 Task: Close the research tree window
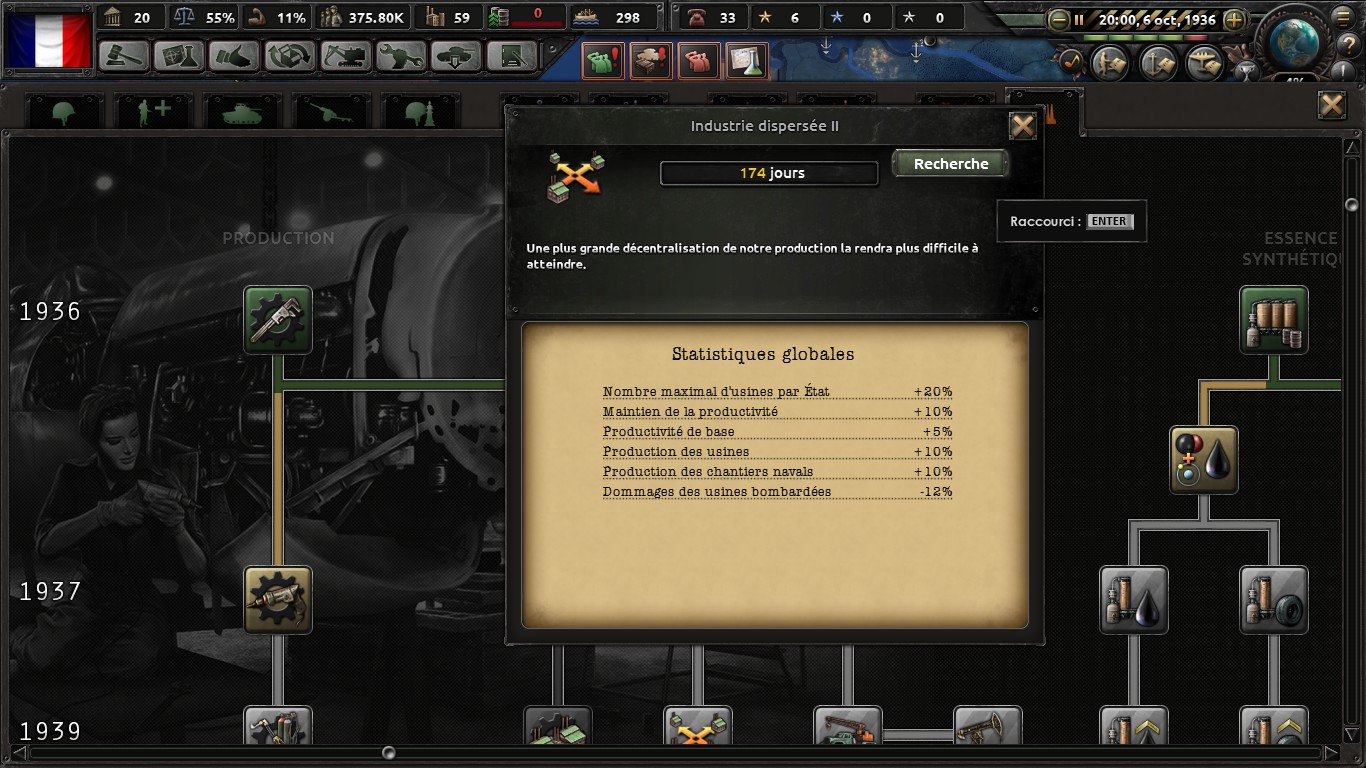(1331, 105)
